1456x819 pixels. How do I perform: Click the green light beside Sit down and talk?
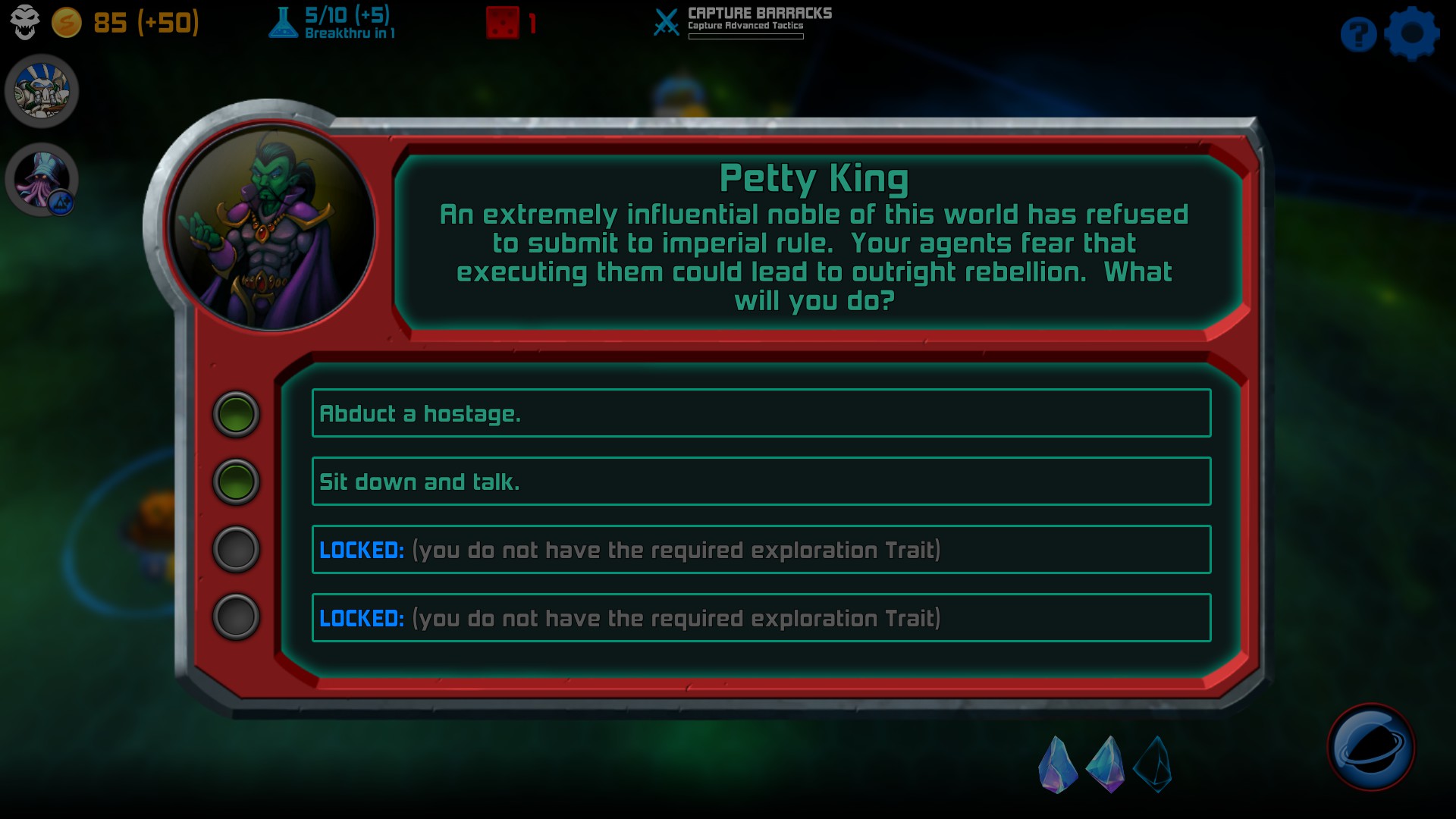pos(236,482)
